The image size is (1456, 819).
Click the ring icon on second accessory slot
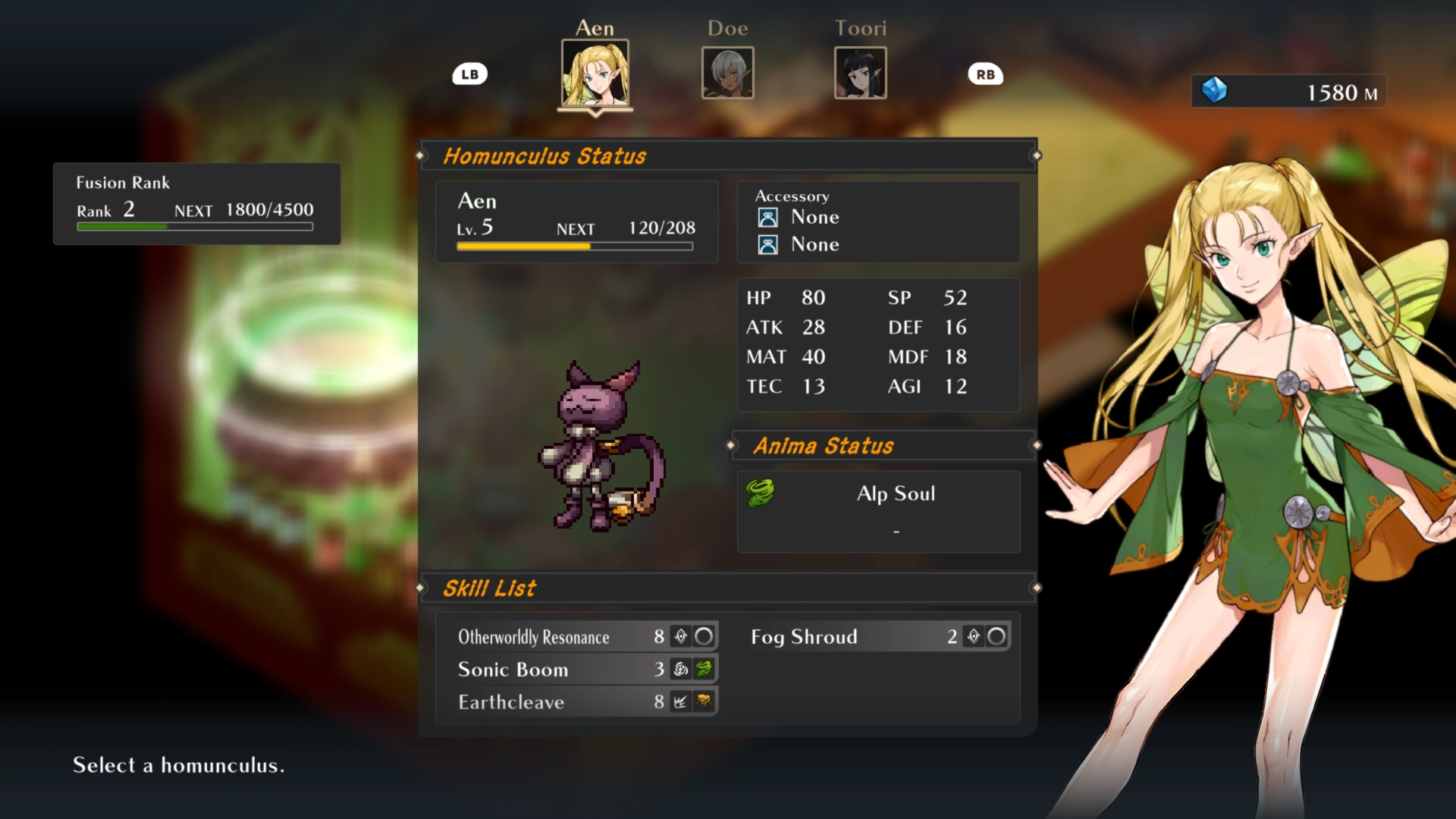click(768, 244)
